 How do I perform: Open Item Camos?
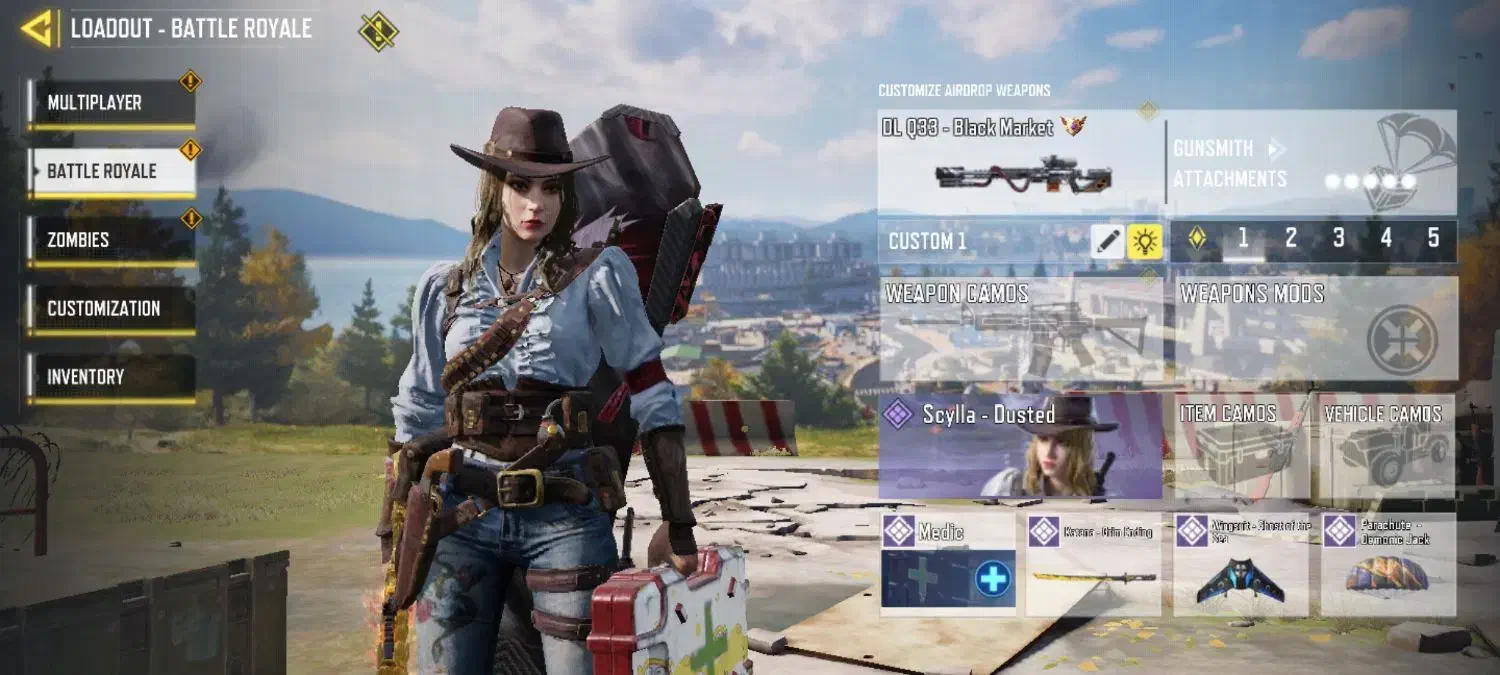1241,446
